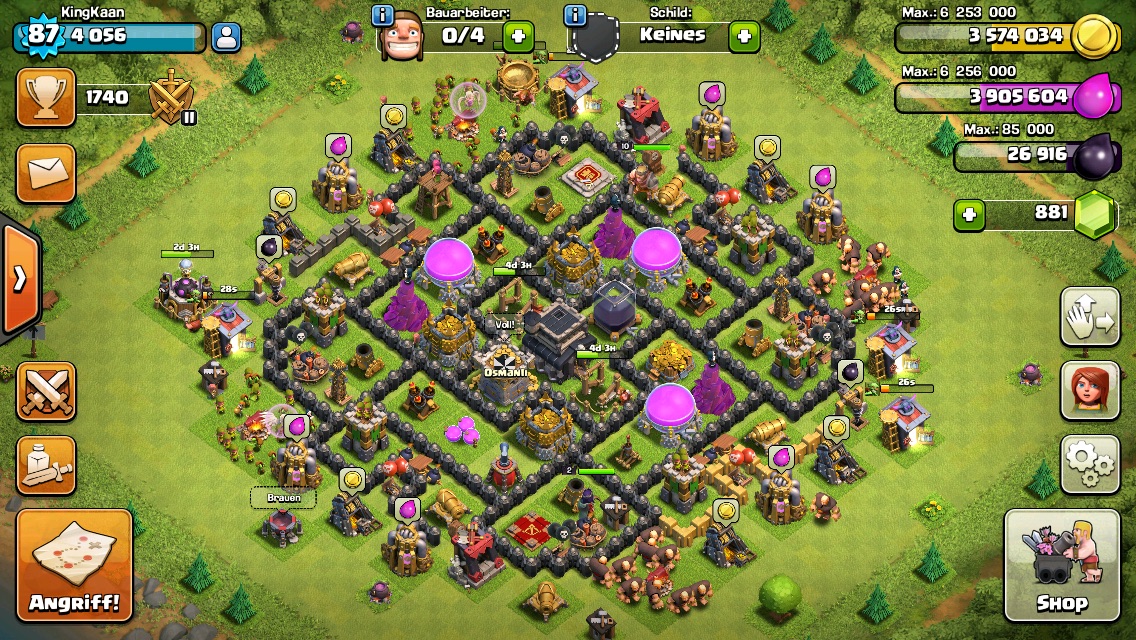Tap the Brauen spell factory label
The width and height of the screenshot is (1136, 640).
point(283,497)
